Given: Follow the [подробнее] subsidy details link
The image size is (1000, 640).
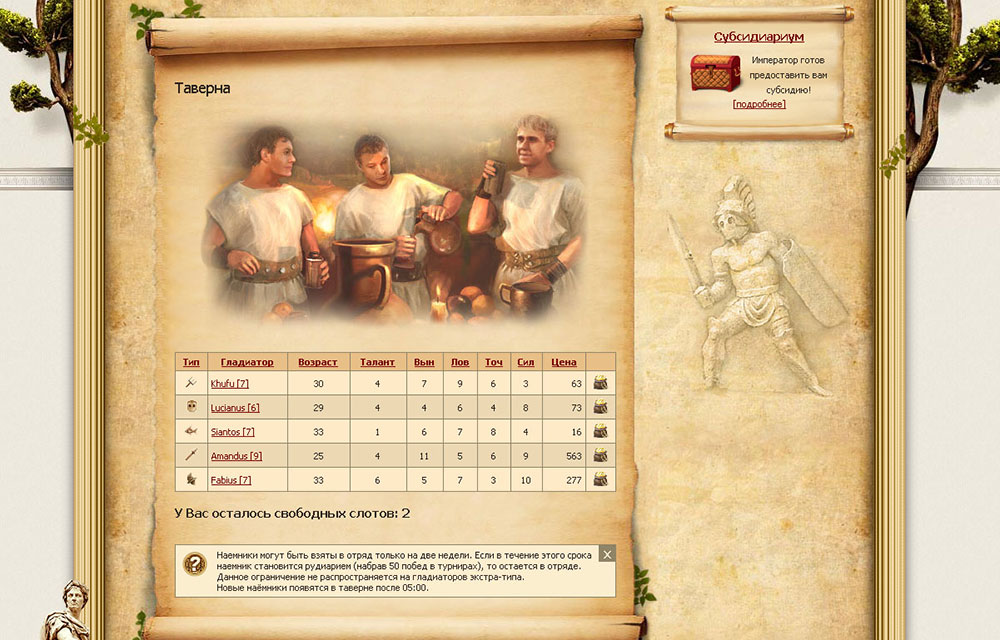Looking at the screenshot, I should (759, 104).
